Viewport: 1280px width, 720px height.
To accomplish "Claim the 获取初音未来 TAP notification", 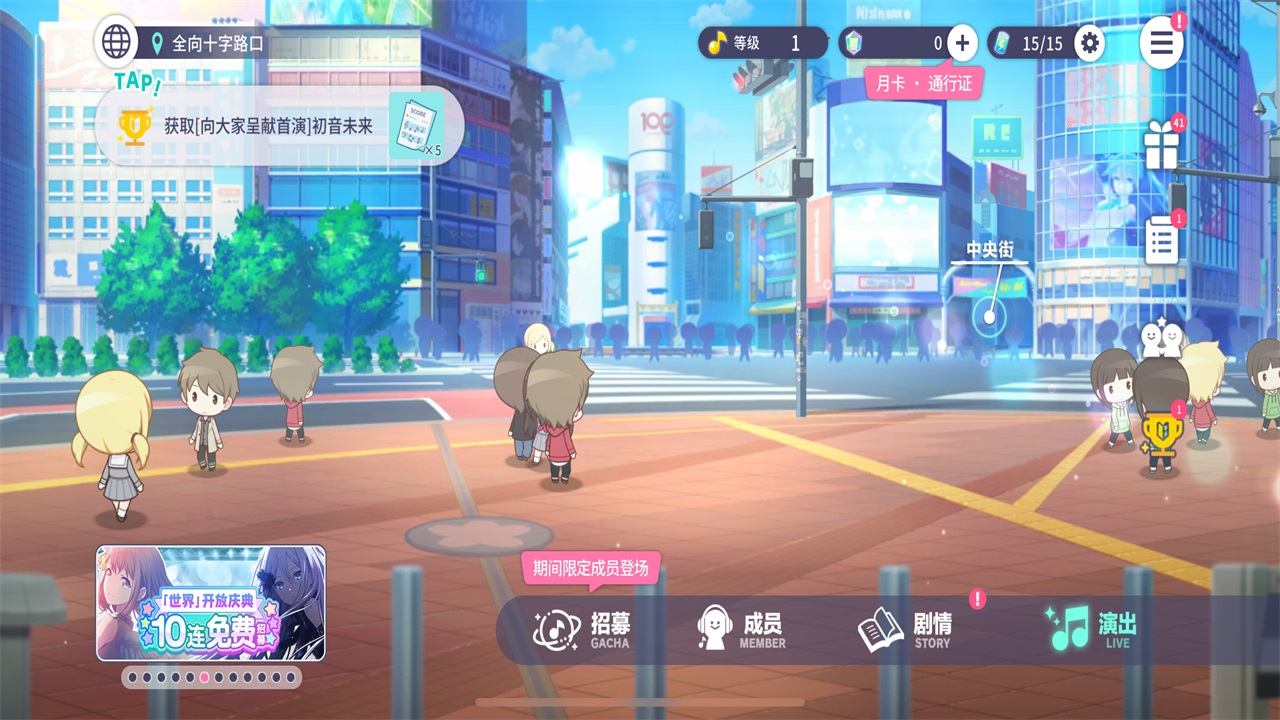I will coord(270,125).
